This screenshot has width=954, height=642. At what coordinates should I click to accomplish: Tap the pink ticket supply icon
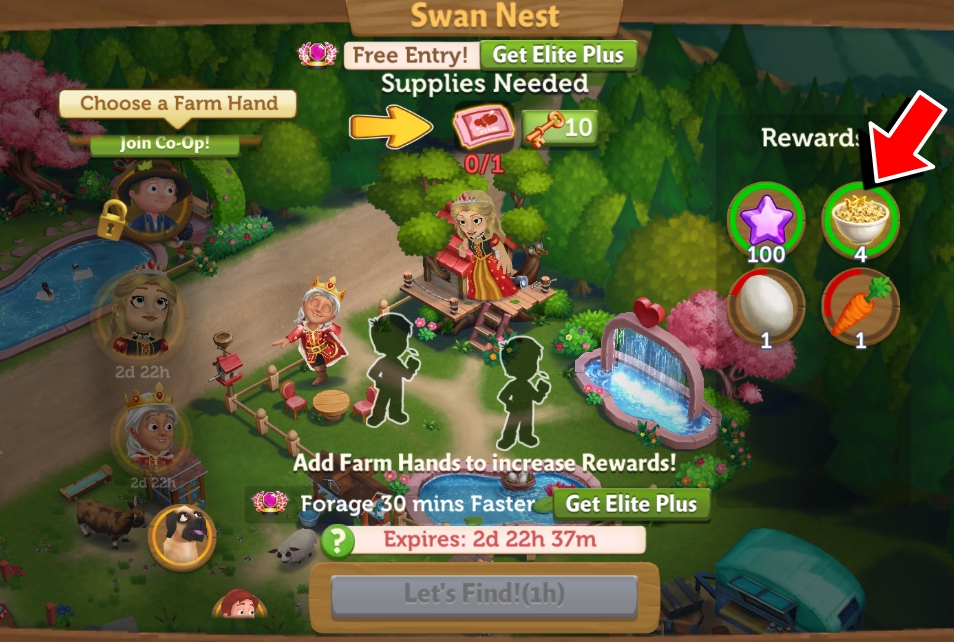click(x=483, y=128)
